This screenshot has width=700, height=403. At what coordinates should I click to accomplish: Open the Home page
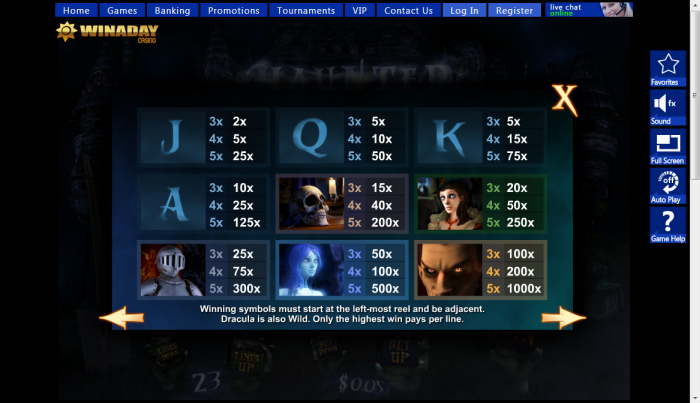click(x=76, y=10)
